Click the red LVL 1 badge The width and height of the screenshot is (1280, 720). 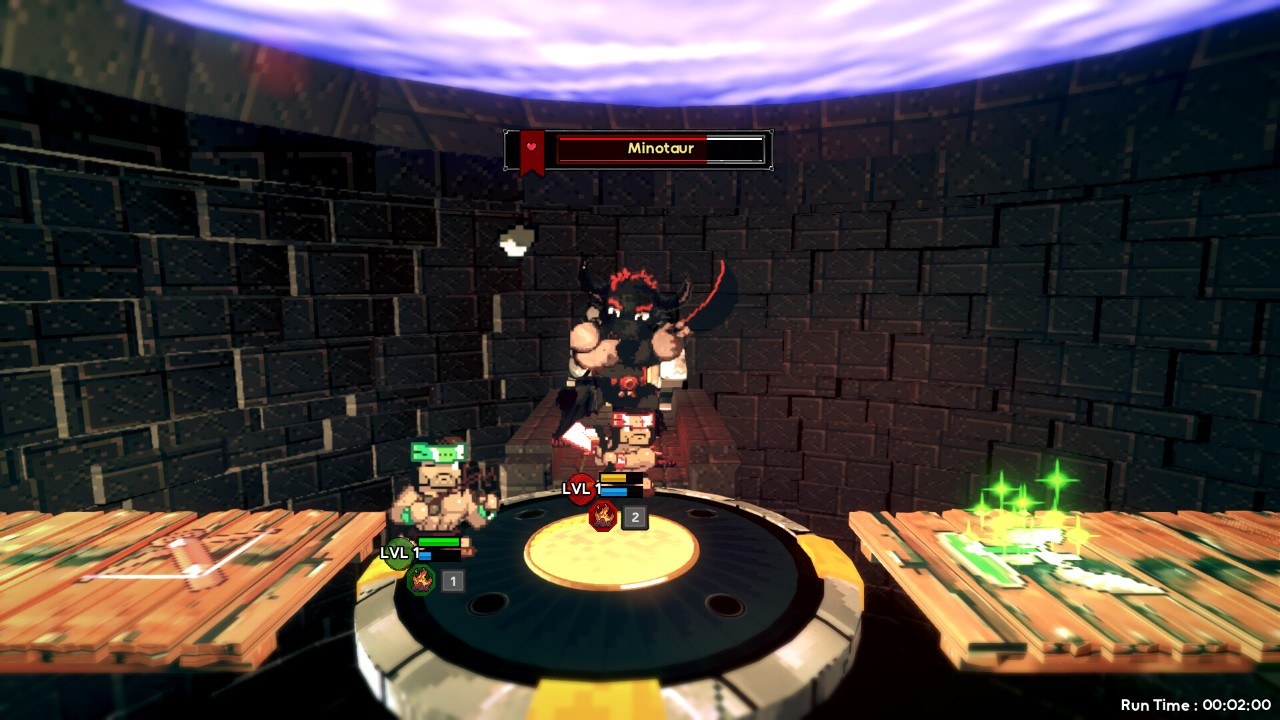[x=579, y=487]
